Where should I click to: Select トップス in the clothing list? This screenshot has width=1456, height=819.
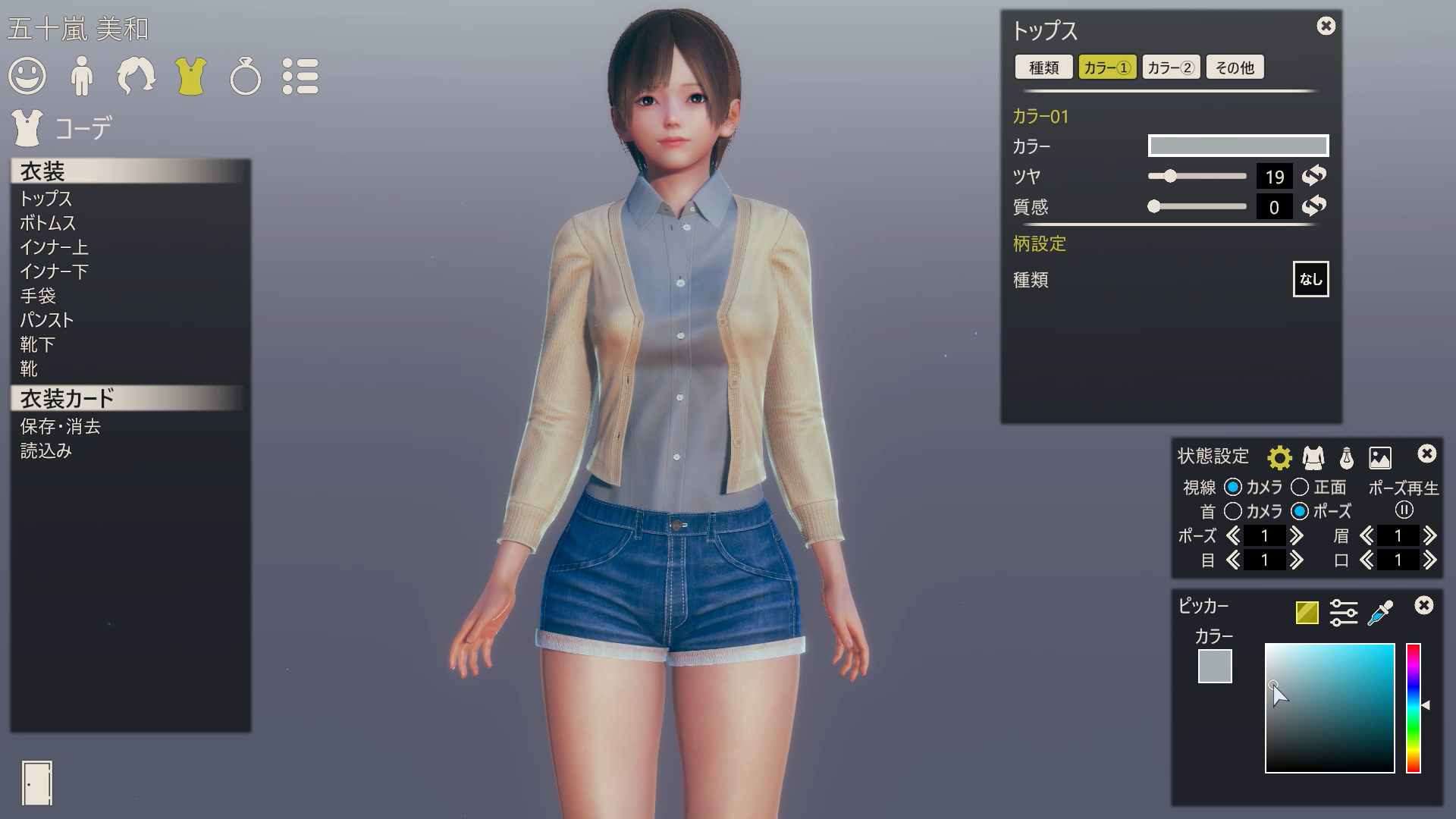tap(45, 199)
